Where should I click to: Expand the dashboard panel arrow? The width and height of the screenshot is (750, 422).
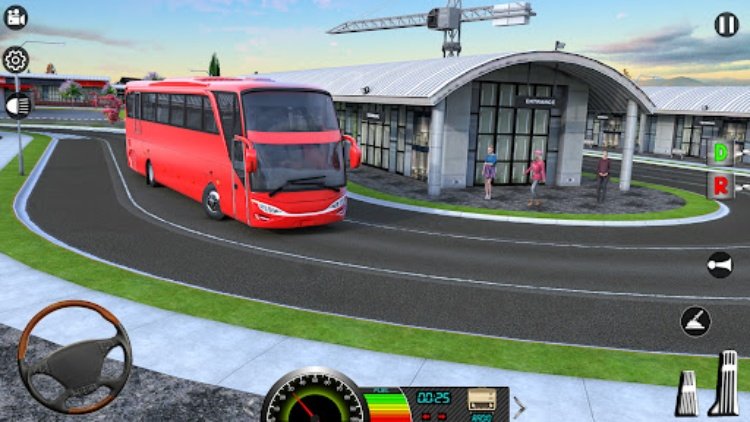tap(520, 405)
